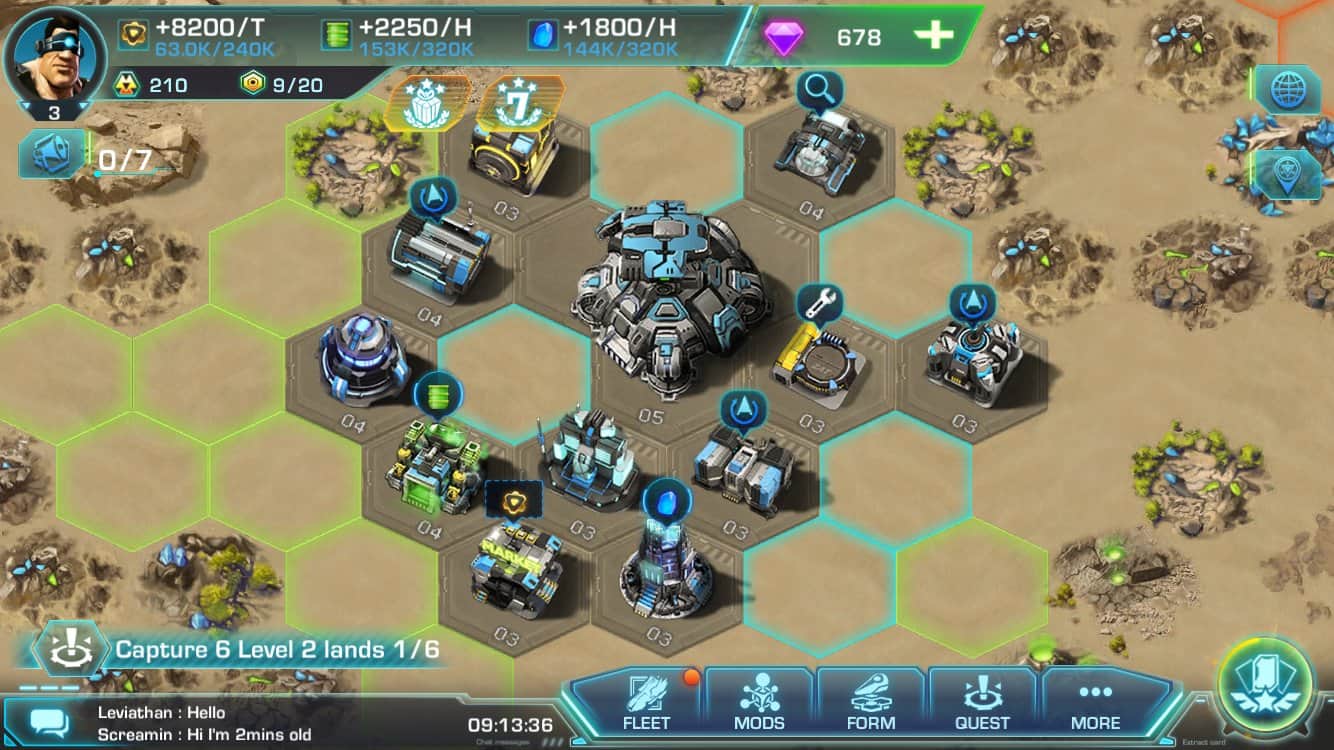Open the world globe map
Screen dimensions: 1334x750
pos(1288,90)
